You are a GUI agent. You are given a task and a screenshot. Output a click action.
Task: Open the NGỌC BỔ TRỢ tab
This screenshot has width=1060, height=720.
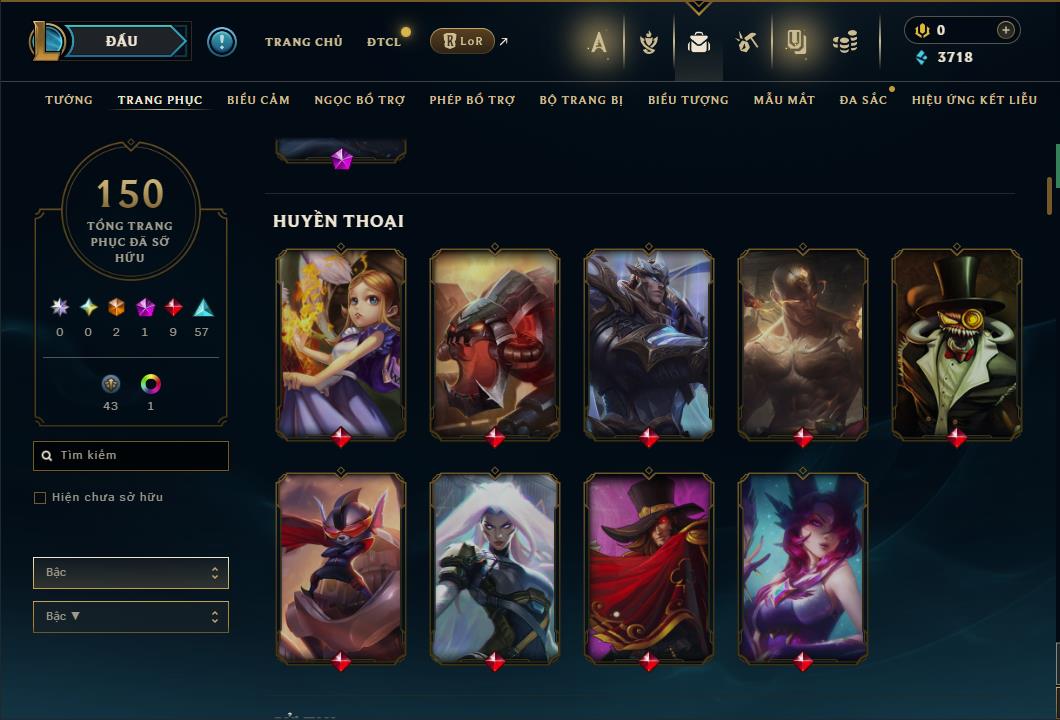pos(359,100)
